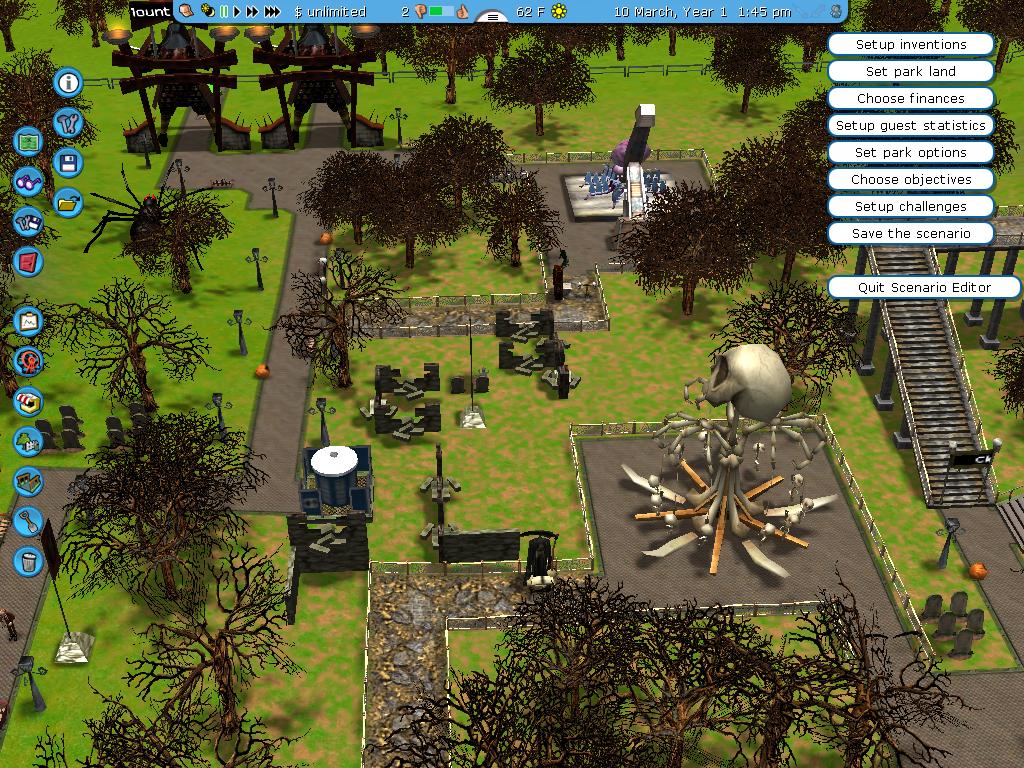Open the information icon

(x=68, y=82)
